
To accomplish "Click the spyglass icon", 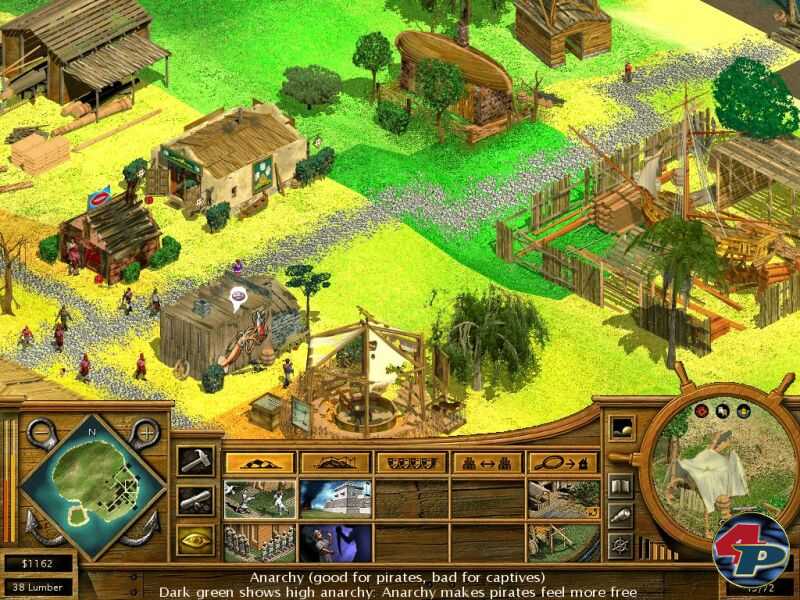I will coord(620,516).
